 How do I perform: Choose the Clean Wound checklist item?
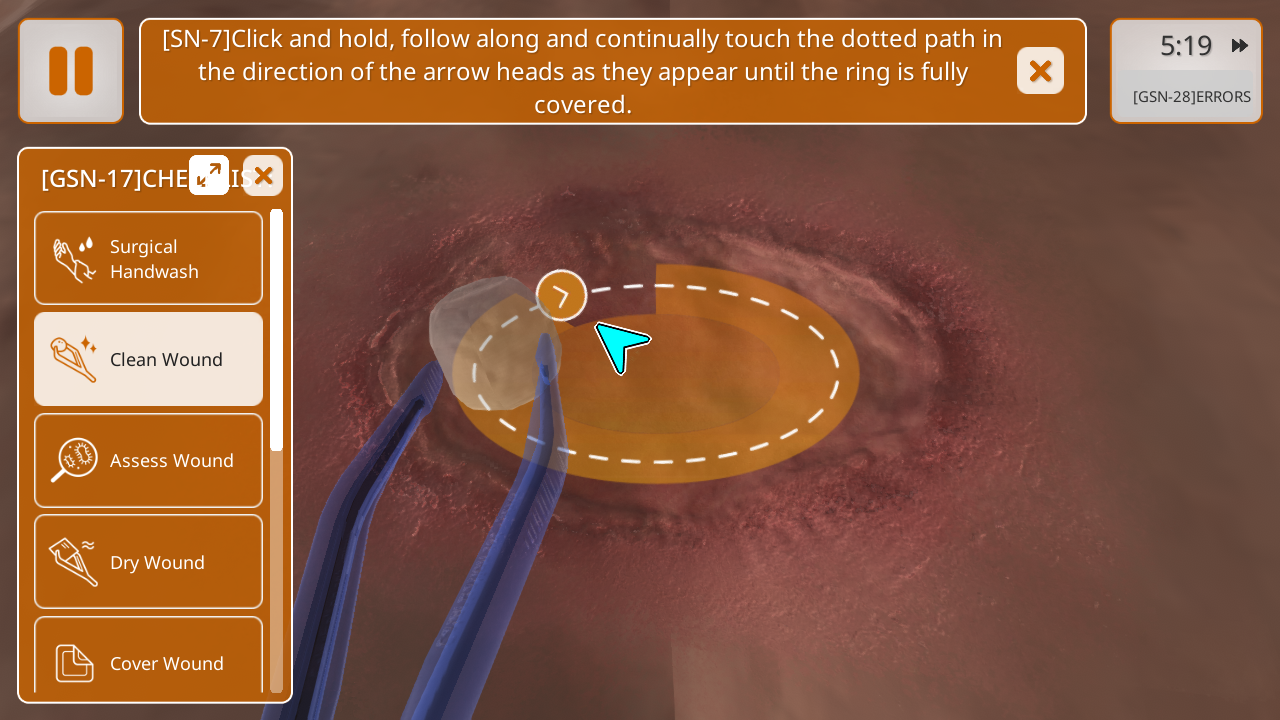pyautogui.click(x=149, y=359)
